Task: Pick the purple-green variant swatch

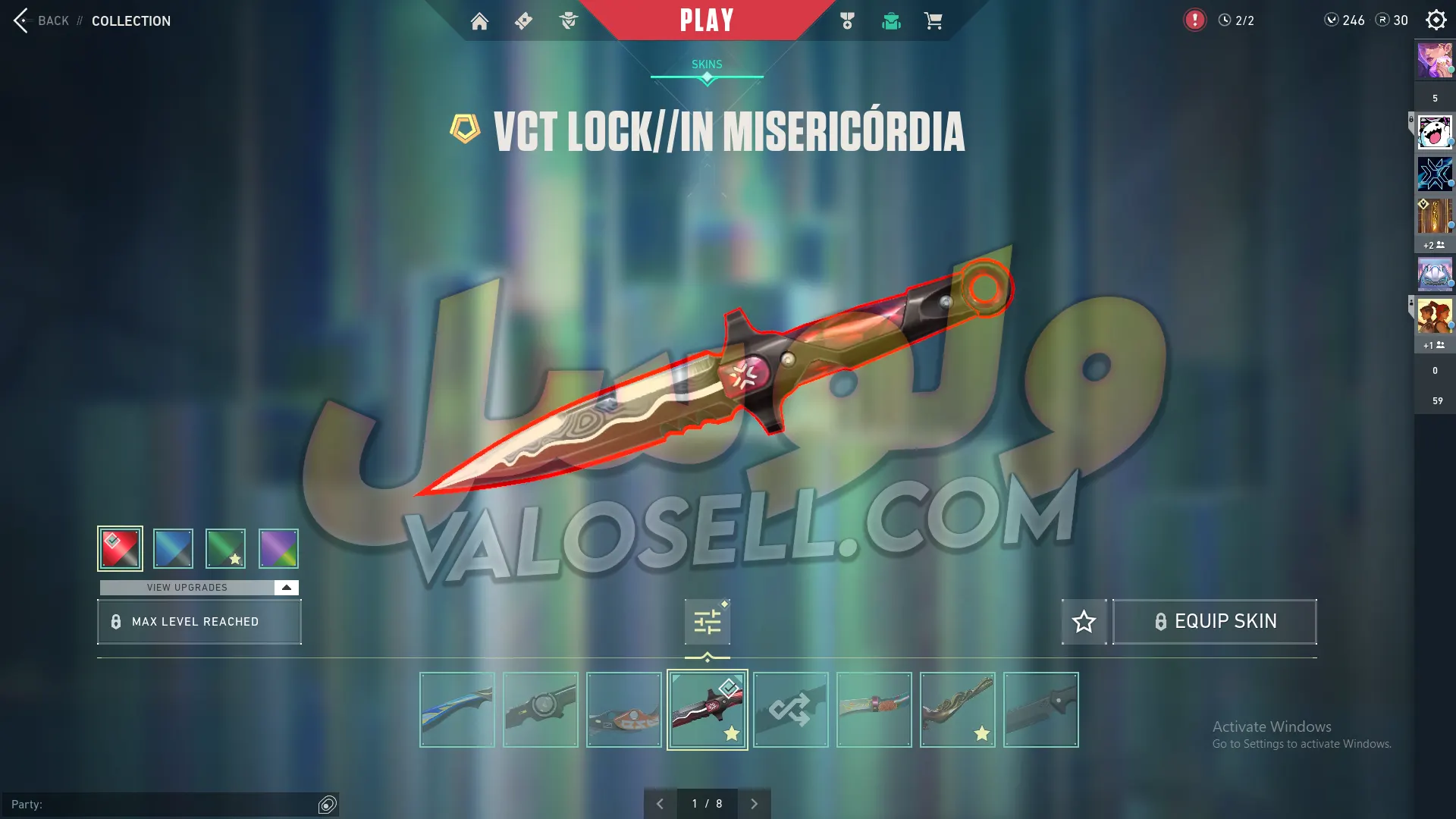Action: 278,548
